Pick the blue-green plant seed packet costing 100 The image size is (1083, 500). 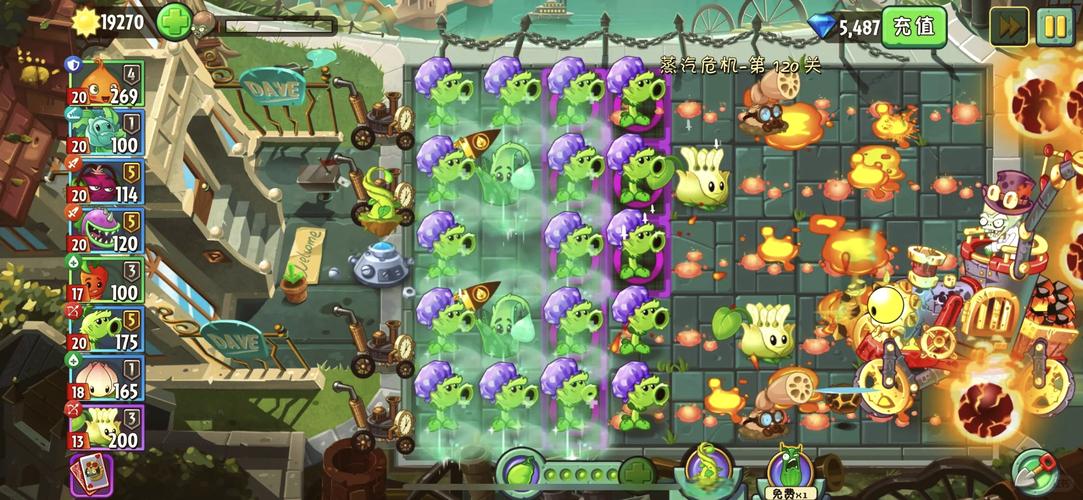pos(105,132)
